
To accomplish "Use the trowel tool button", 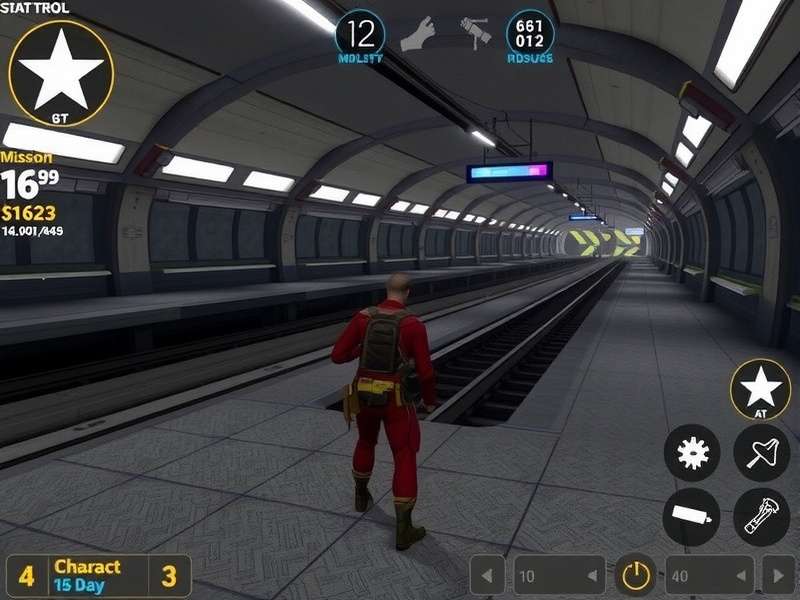I will pos(761,453).
